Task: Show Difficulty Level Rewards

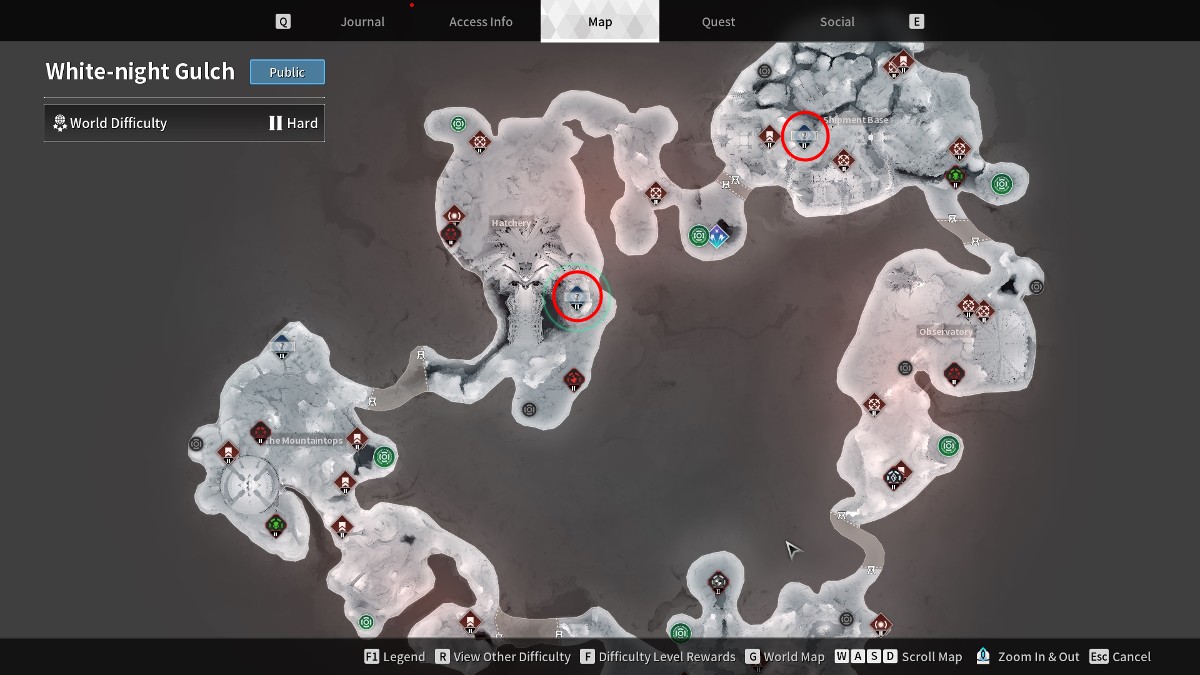Action: click(x=657, y=657)
